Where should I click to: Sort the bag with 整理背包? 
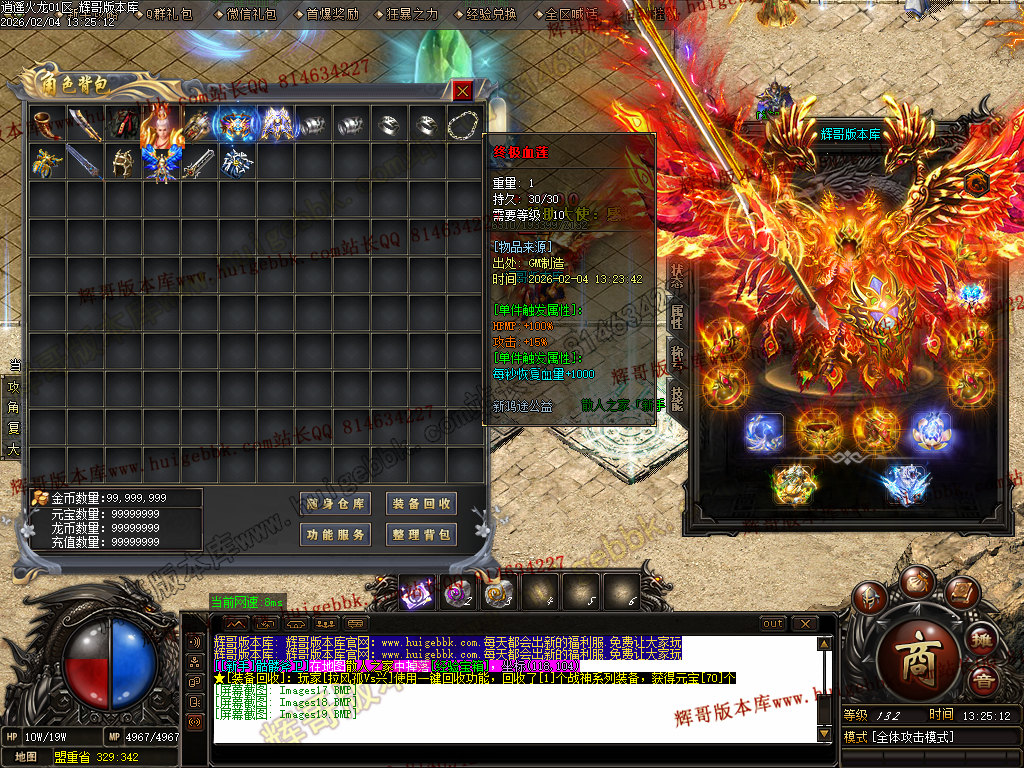421,534
